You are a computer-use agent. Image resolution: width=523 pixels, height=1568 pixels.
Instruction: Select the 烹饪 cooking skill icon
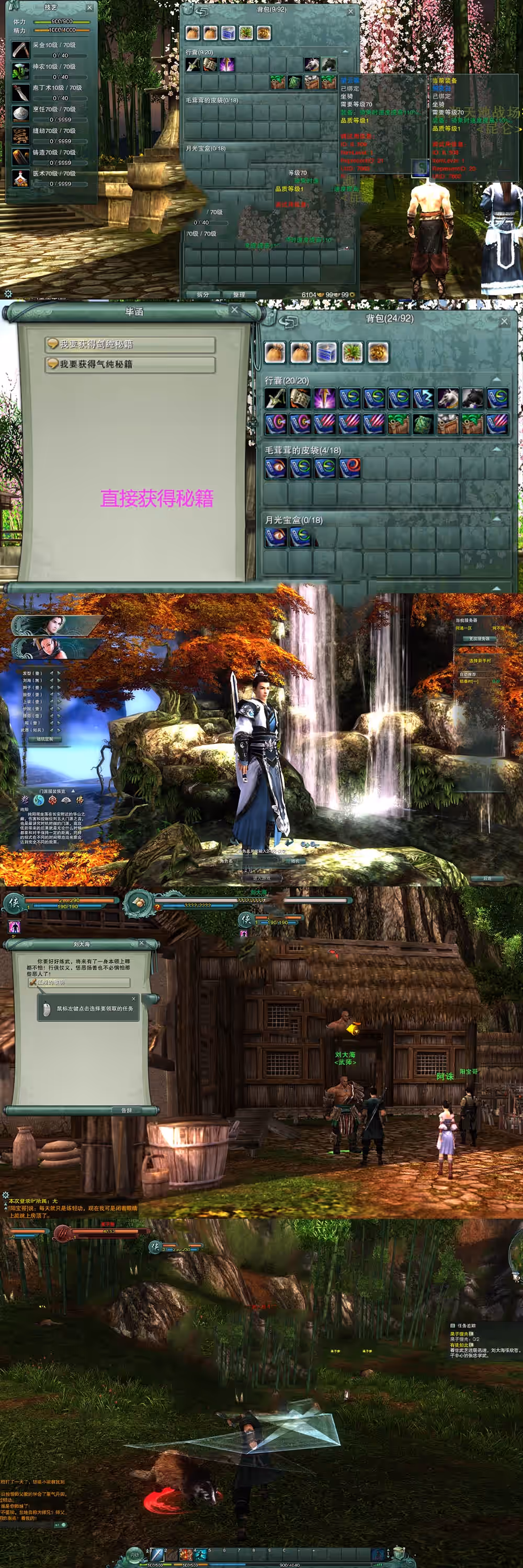[x=21, y=113]
